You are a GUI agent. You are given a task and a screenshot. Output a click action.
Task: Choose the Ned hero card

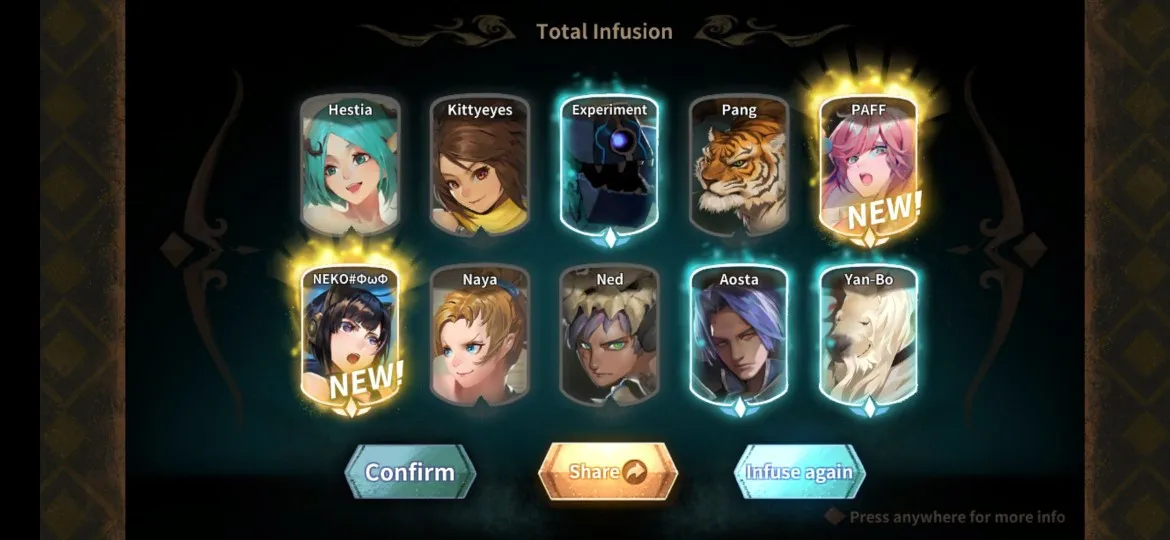click(609, 338)
